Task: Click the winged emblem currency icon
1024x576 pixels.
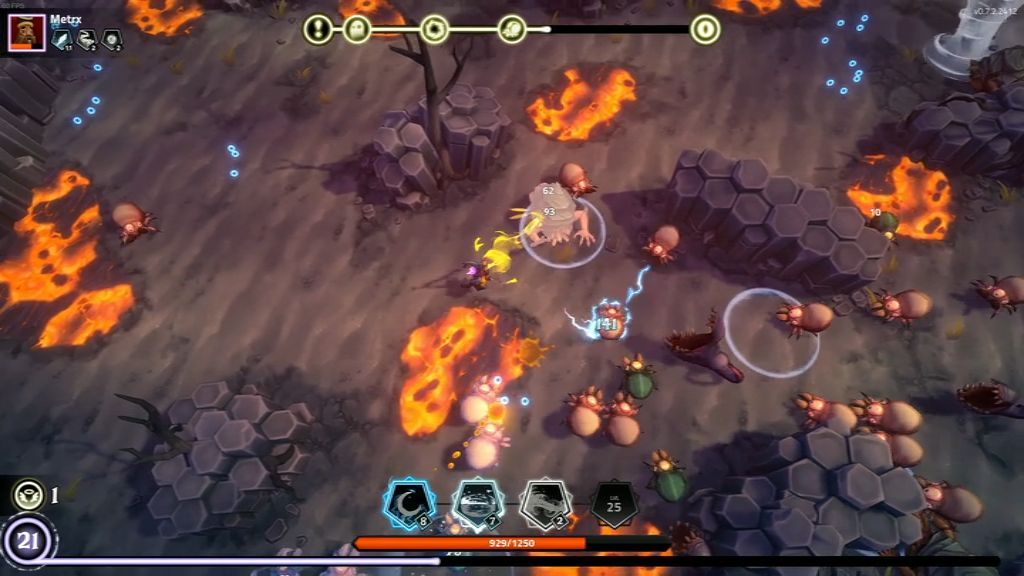Action: (28, 494)
